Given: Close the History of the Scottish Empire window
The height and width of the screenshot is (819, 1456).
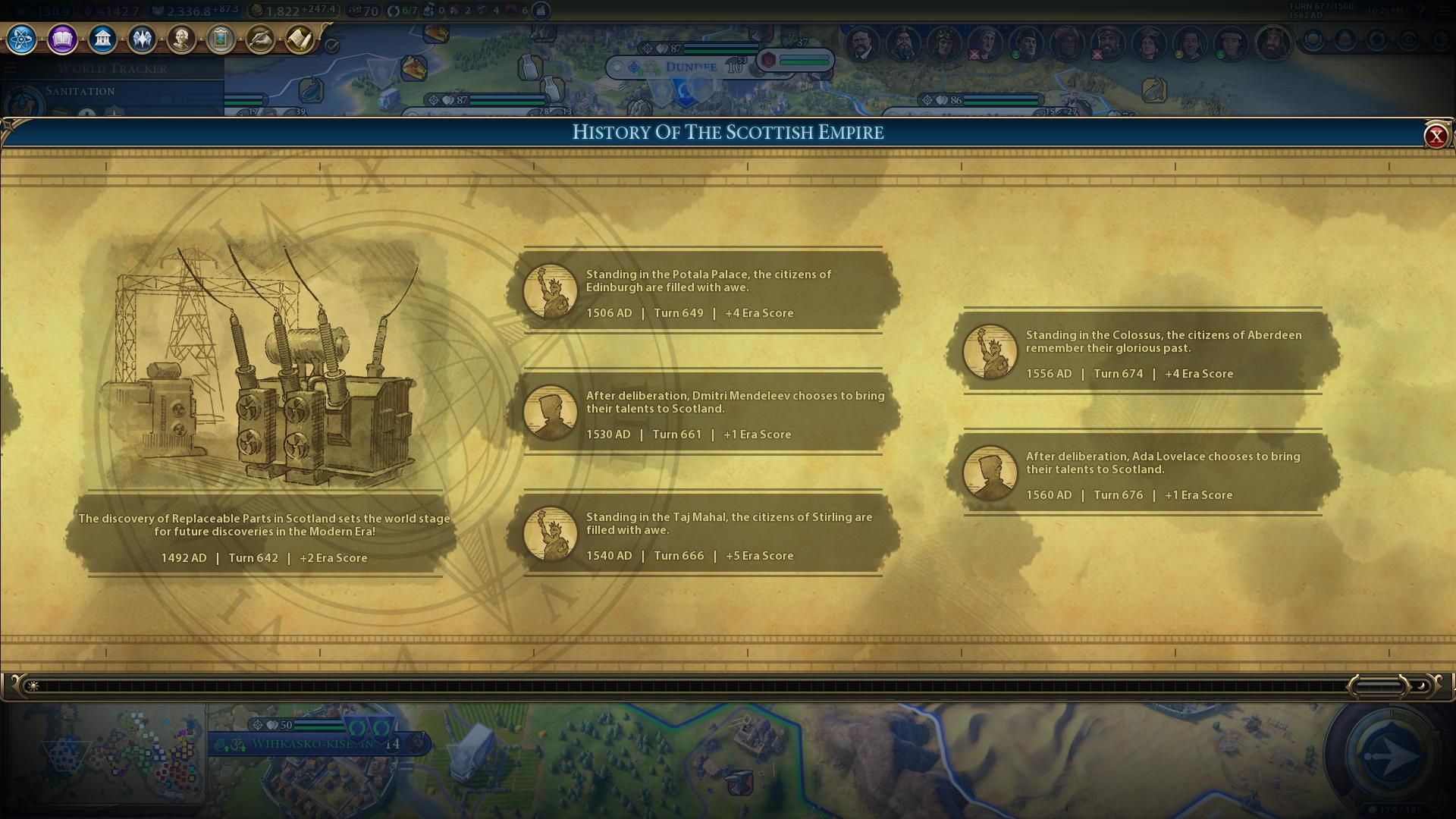Looking at the screenshot, I should coord(1436,136).
